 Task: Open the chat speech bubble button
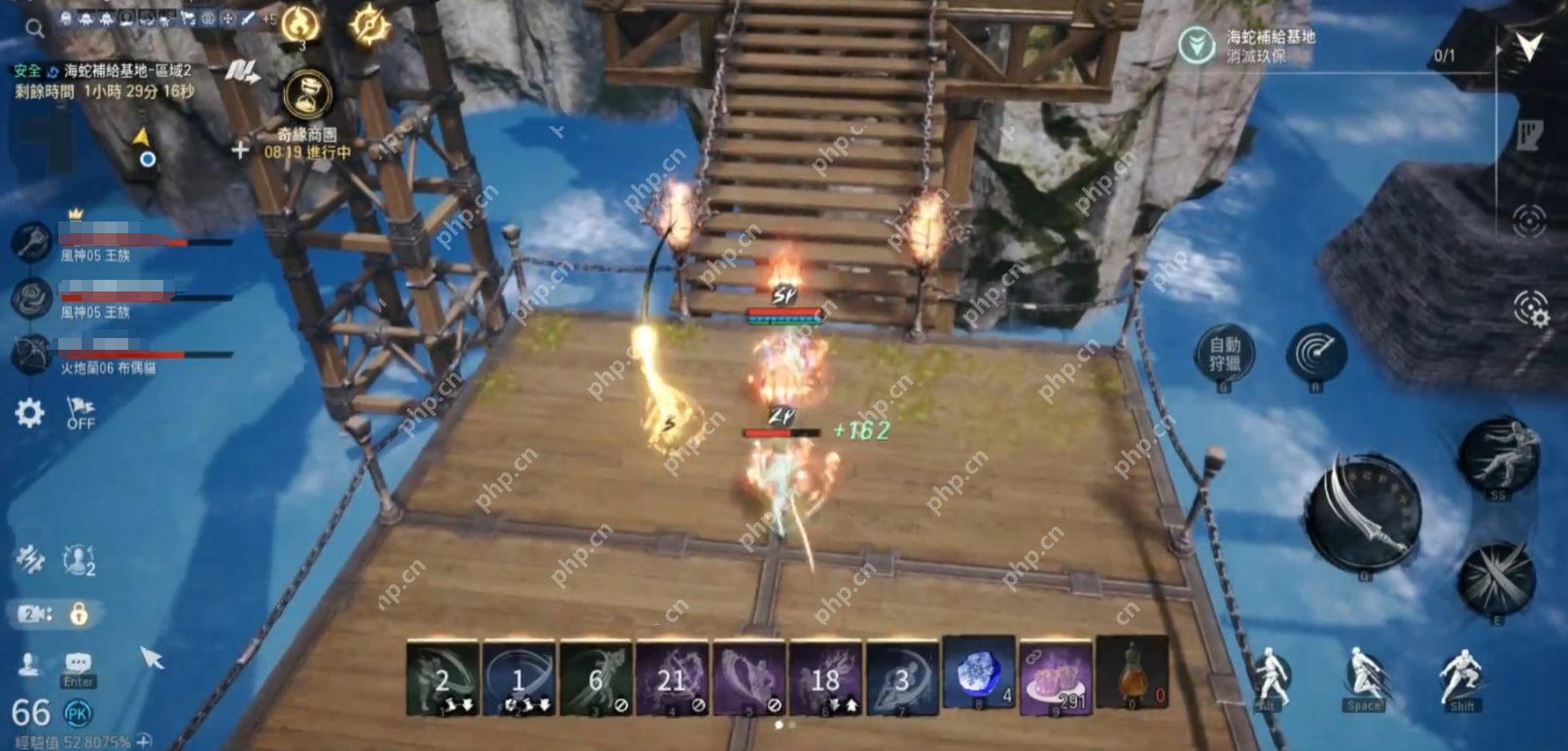pyautogui.click(x=78, y=664)
